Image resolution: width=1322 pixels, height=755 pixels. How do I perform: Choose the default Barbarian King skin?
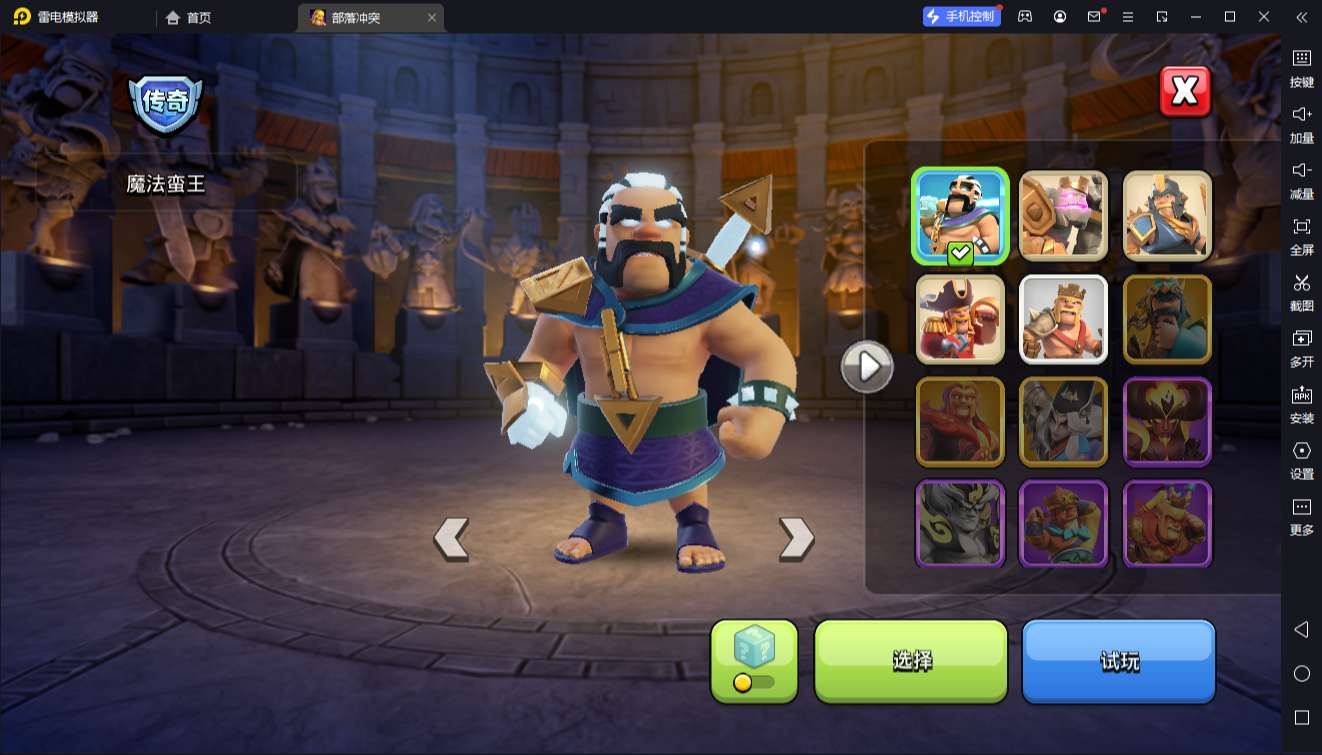click(1063, 319)
